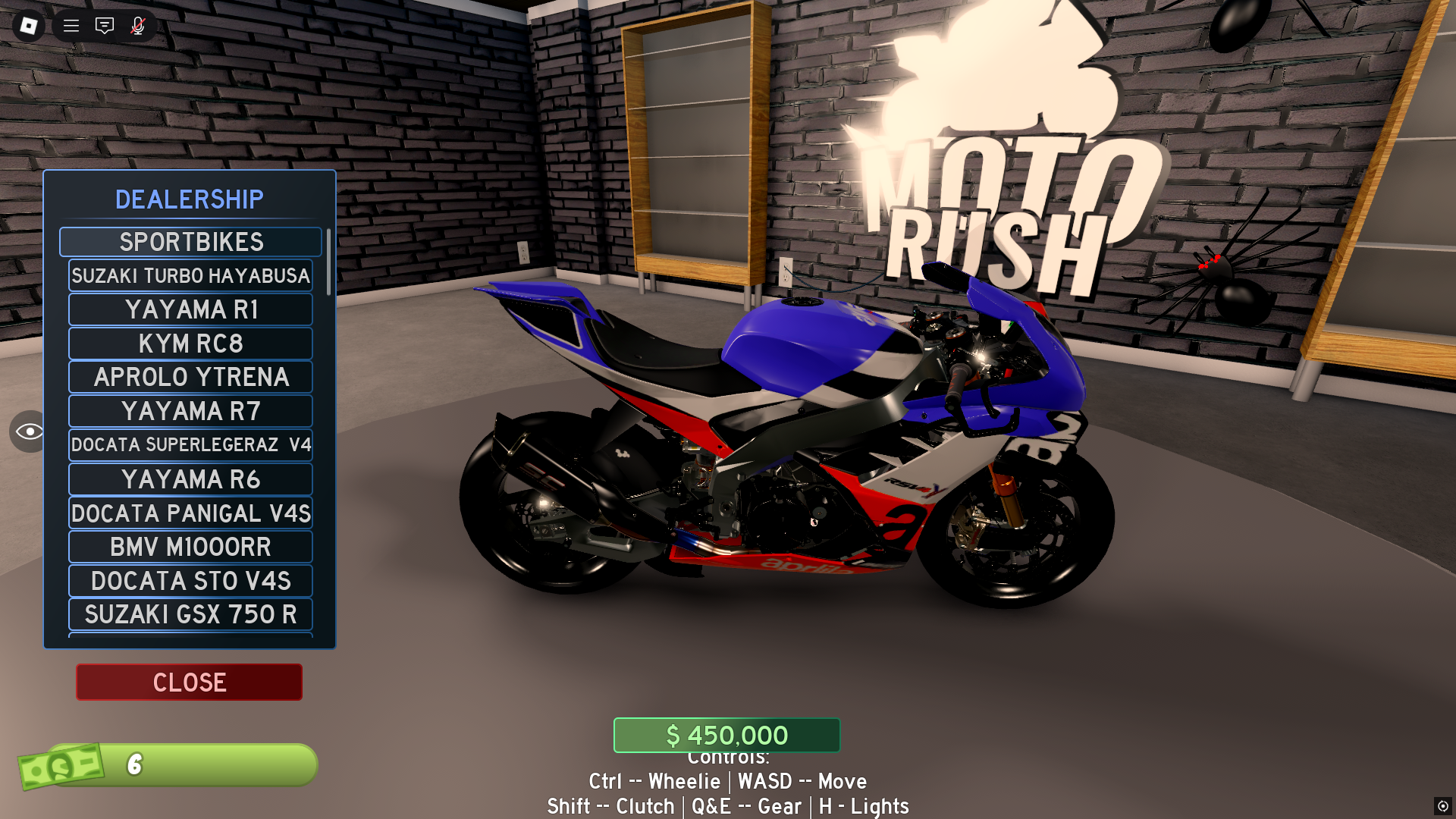Viewport: 1456px width, 819px height.
Task: Unmute the microphone icon
Action: (137, 25)
